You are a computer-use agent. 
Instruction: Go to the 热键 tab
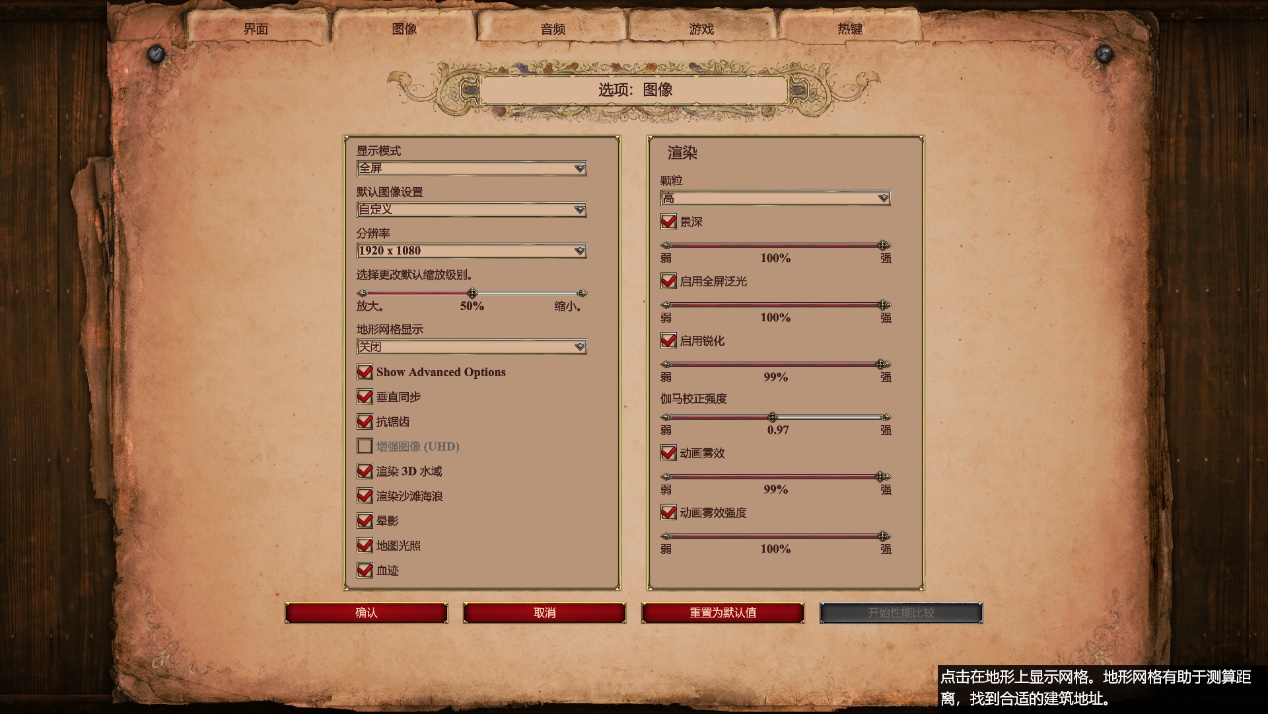(x=850, y=29)
